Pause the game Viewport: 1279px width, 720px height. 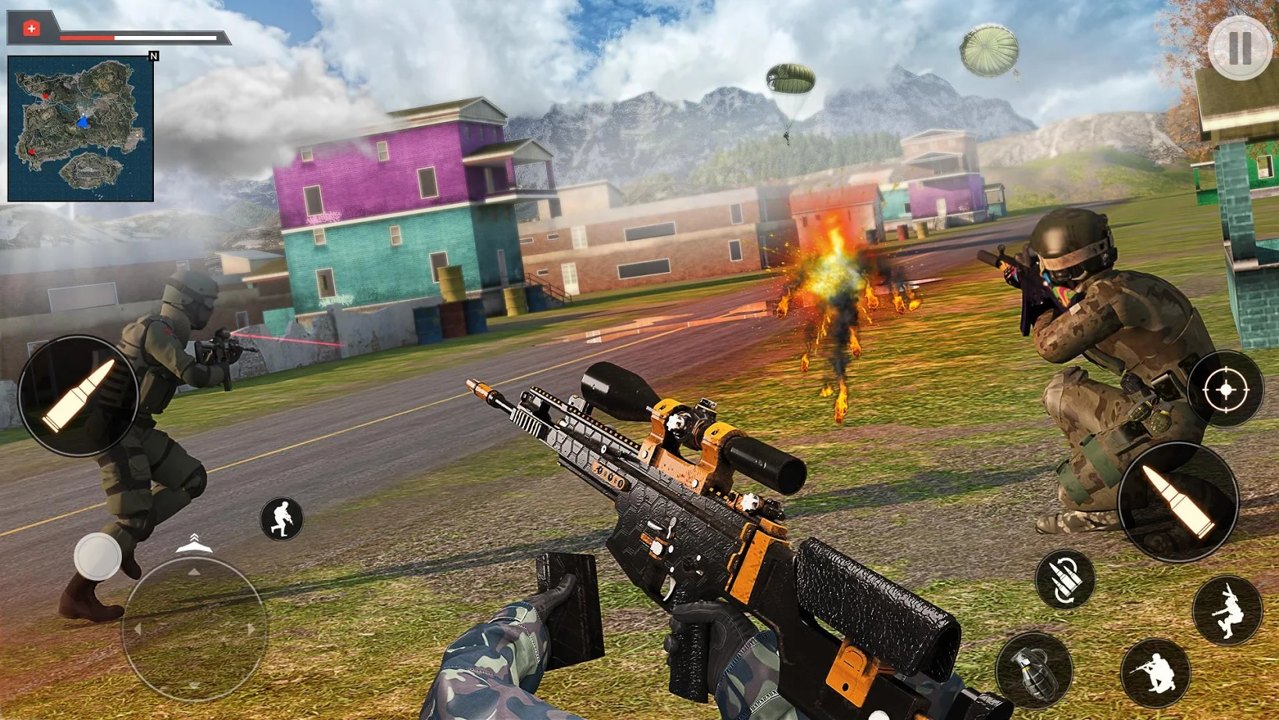[x=1240, y=48]
